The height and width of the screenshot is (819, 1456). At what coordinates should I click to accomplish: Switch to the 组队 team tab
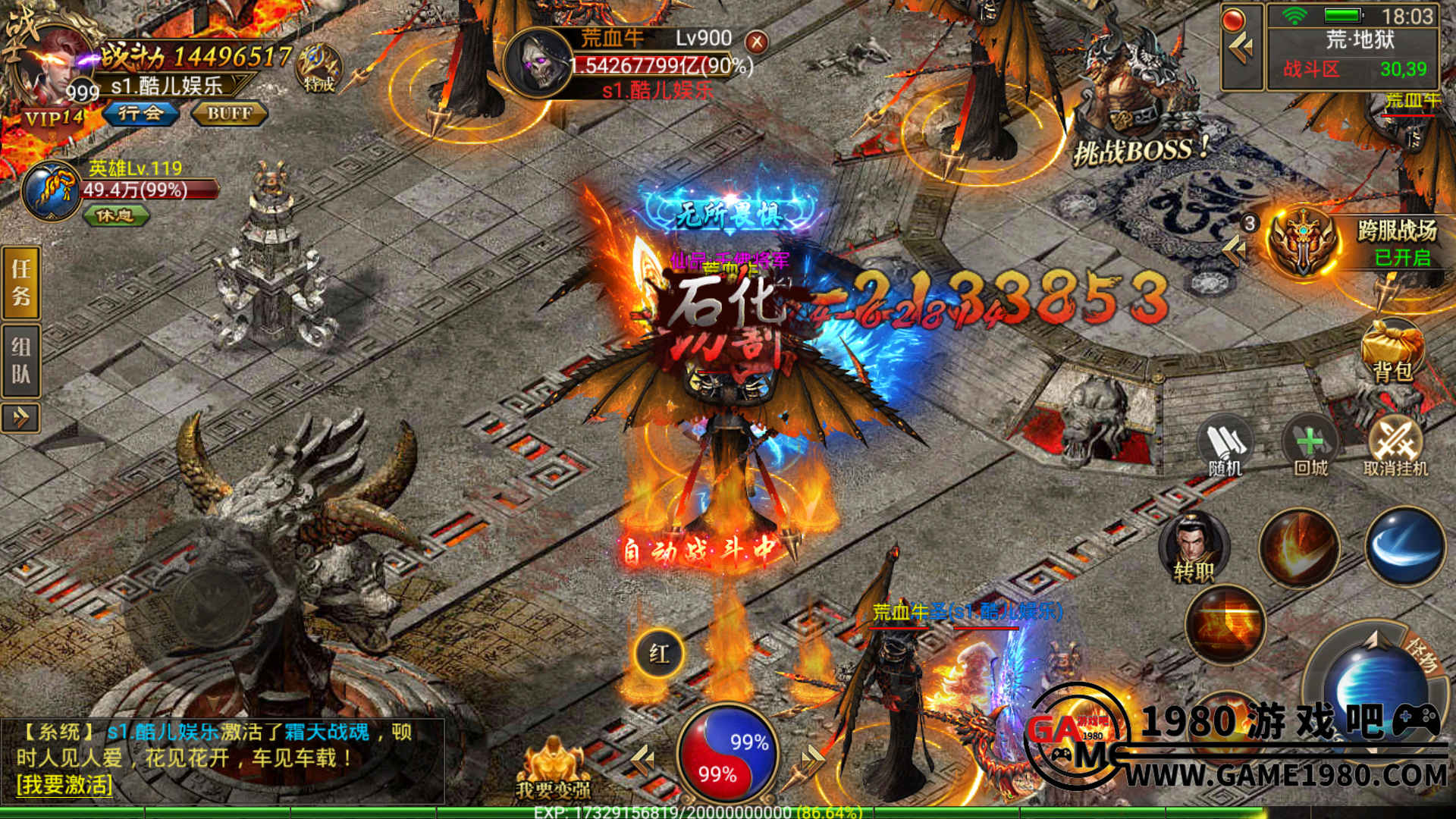click(x=21, y=361)
